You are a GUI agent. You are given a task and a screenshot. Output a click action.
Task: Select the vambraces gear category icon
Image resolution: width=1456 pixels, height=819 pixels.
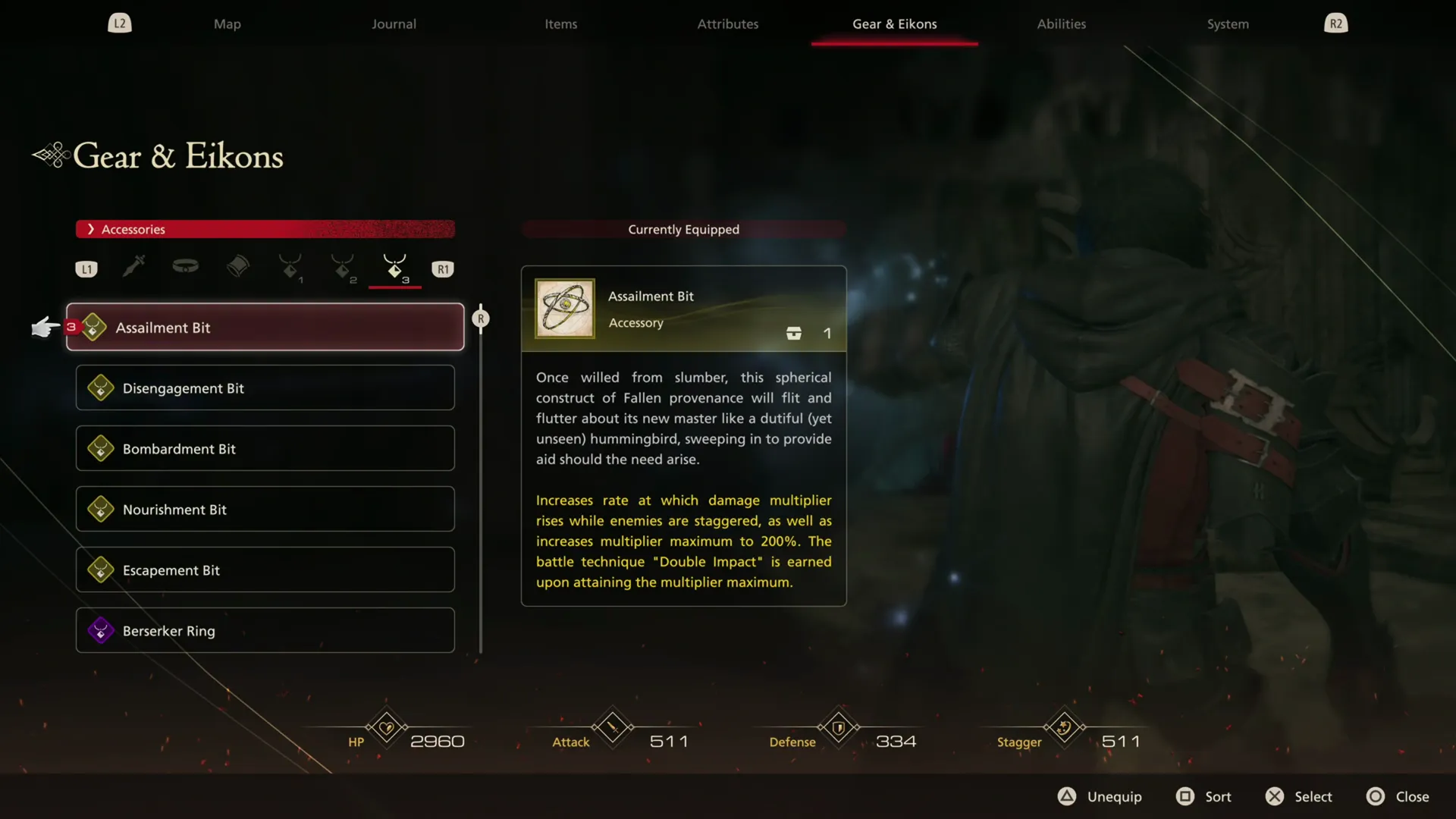click(238, 268)
